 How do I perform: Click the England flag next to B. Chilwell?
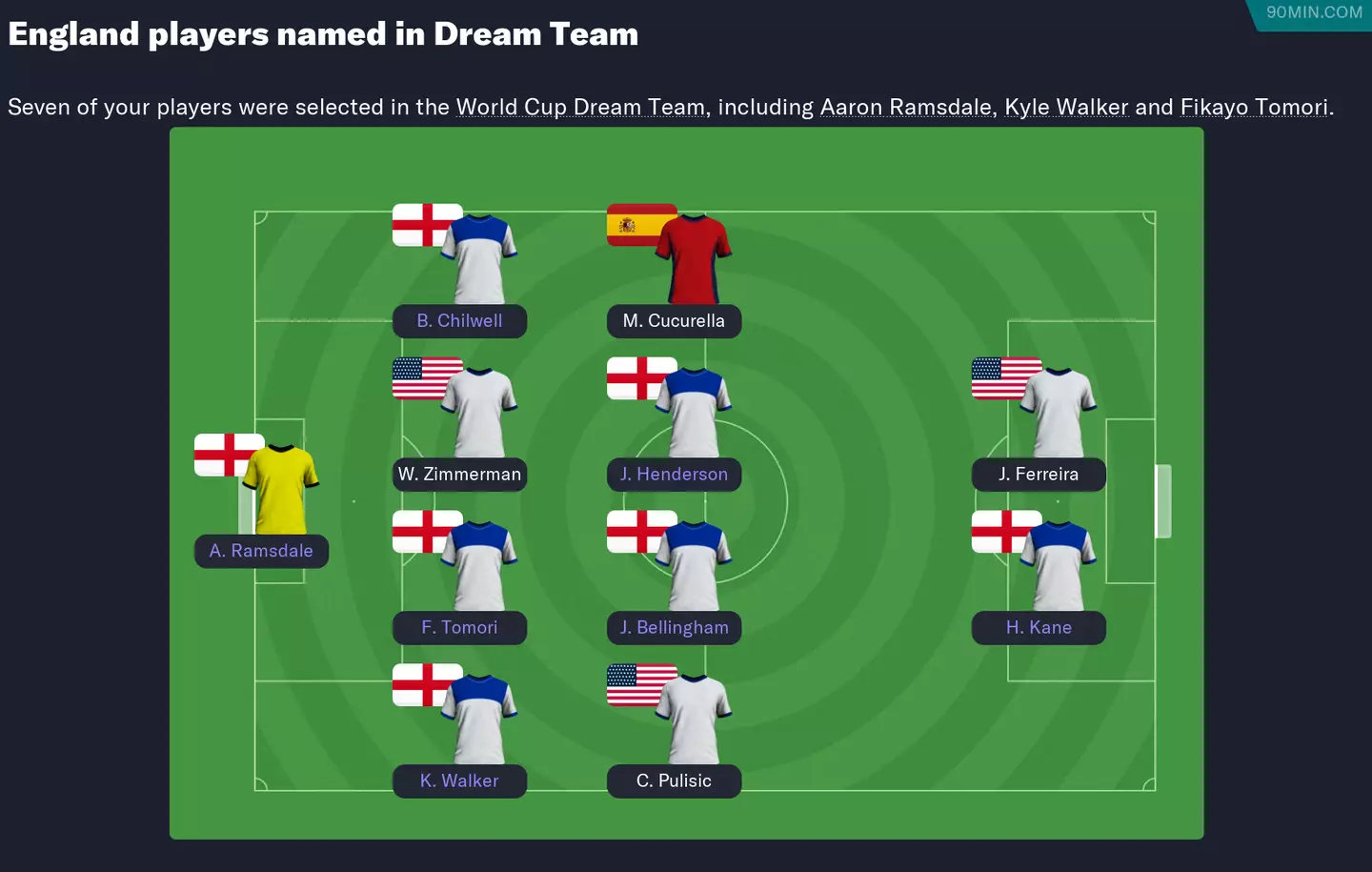pos(426,223)
